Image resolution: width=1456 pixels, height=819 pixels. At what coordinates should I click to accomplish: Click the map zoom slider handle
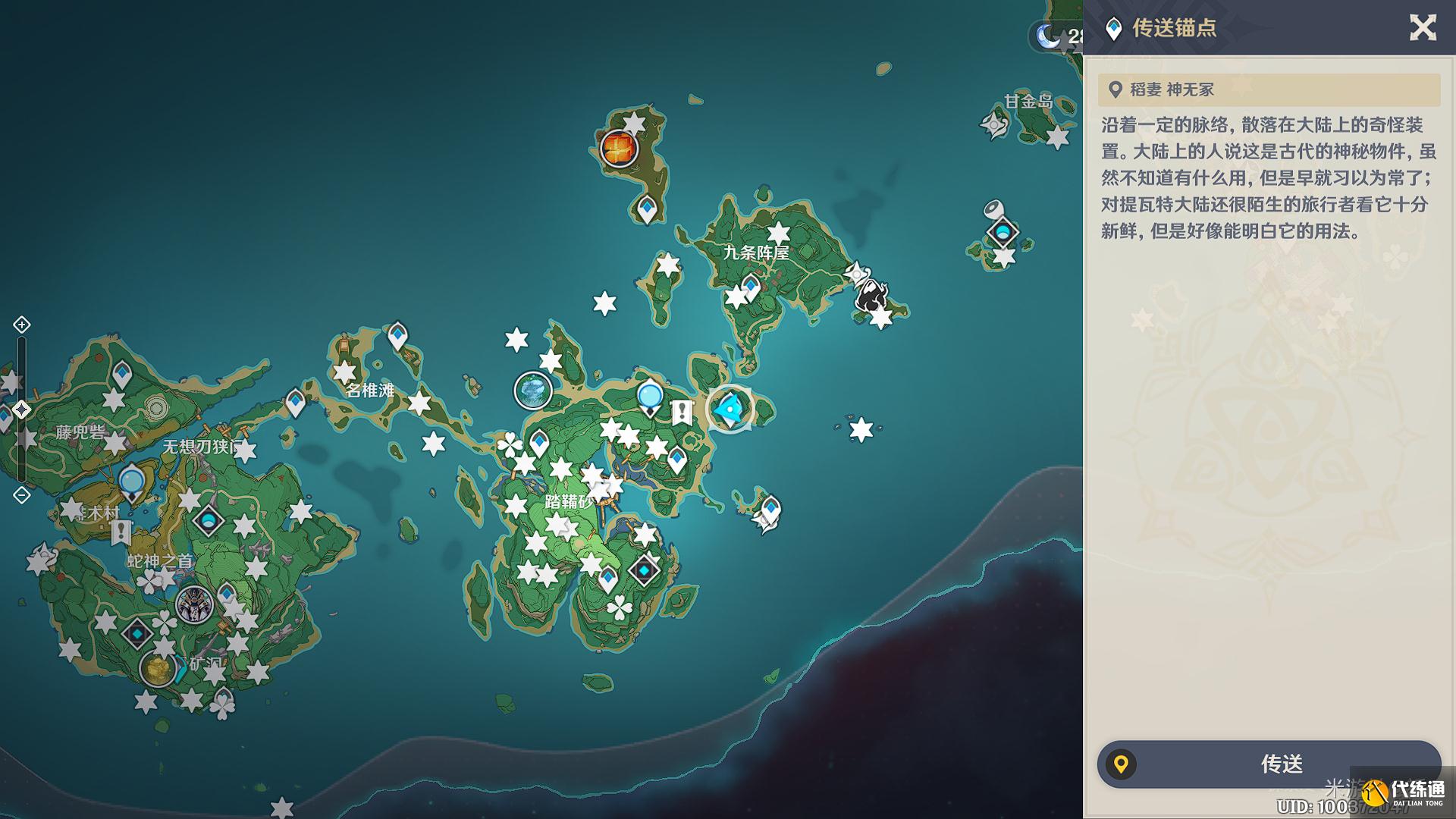click(21, 409)
